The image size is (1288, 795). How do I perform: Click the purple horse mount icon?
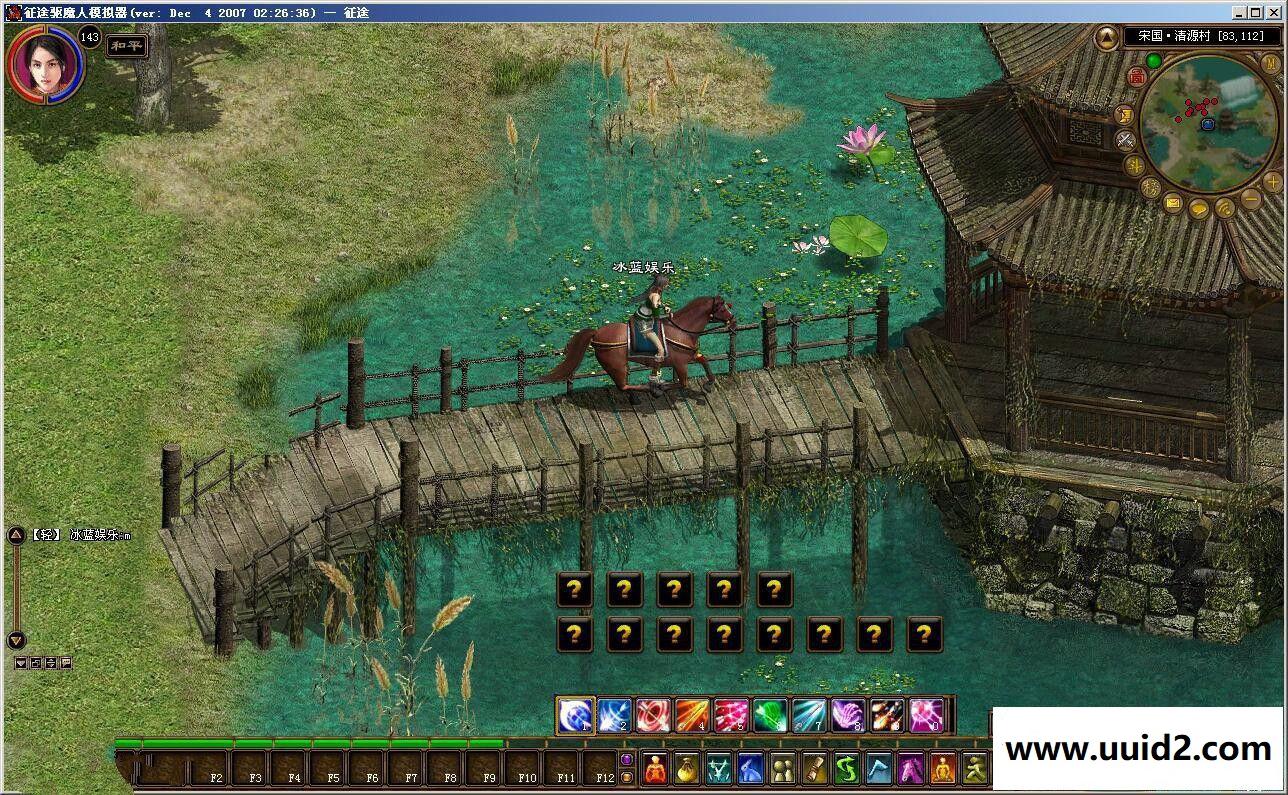point(911,769)
